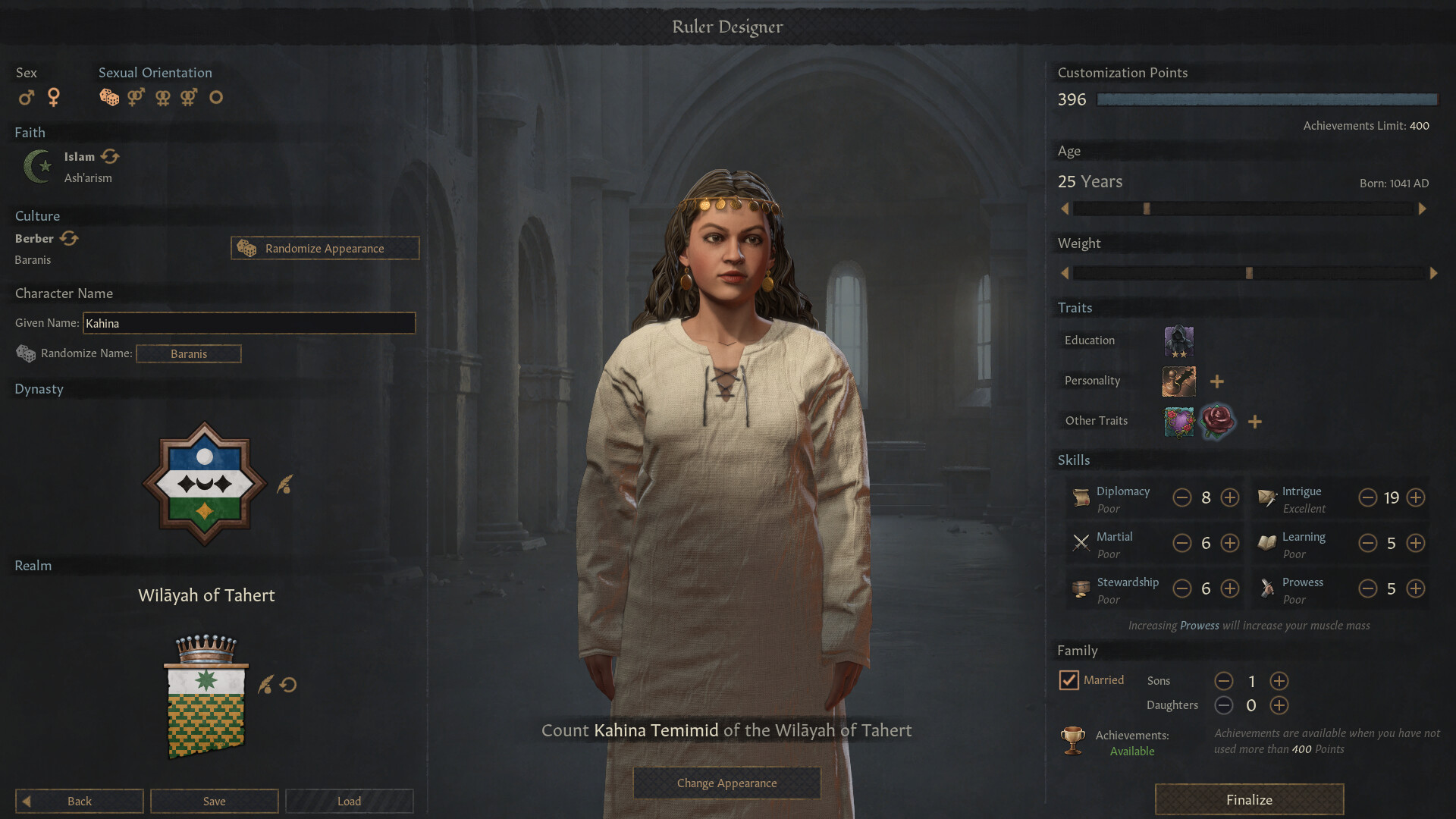1456x819 pixels.
Task: Edit the dynasty coat of arms
Action: click(x=285, y=484)
